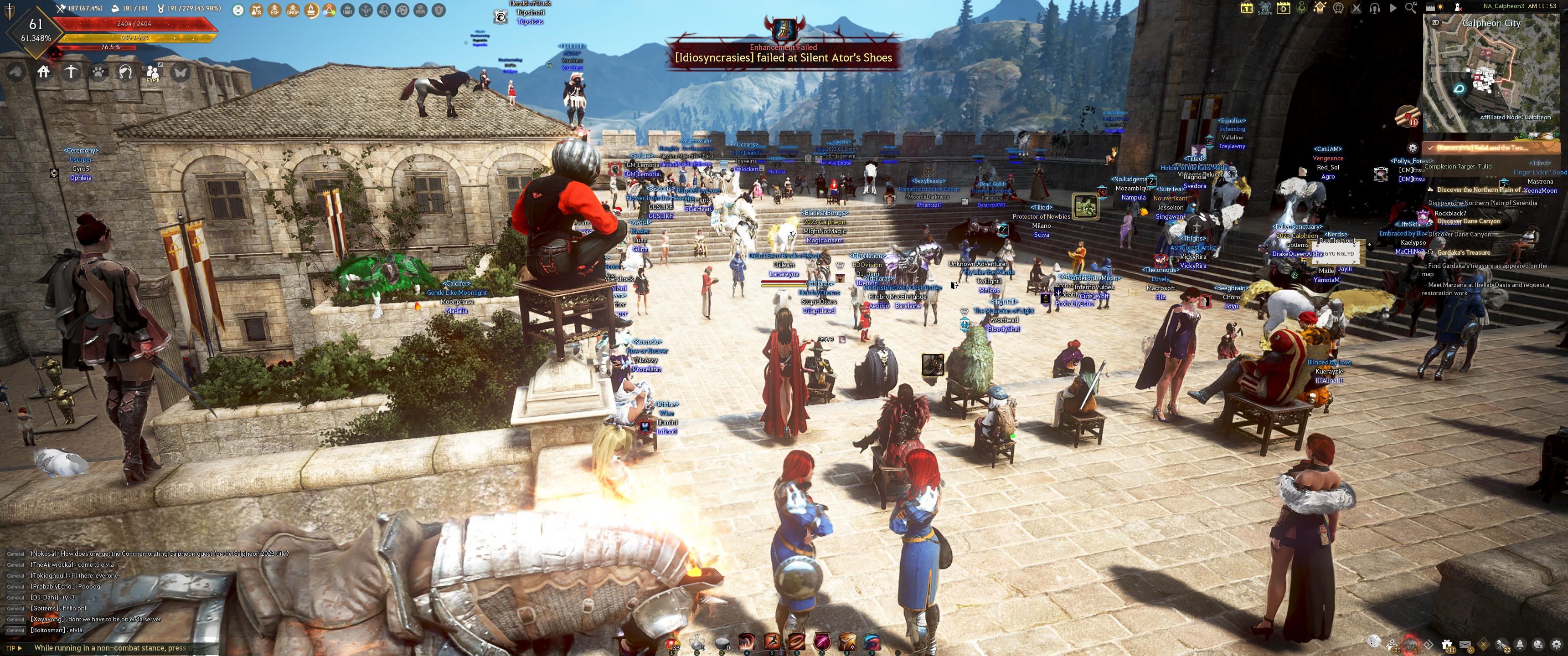This screenshot has height=656, width=1568.
Task: Open the gear settings menu icon
Action: pos(1557,644)
